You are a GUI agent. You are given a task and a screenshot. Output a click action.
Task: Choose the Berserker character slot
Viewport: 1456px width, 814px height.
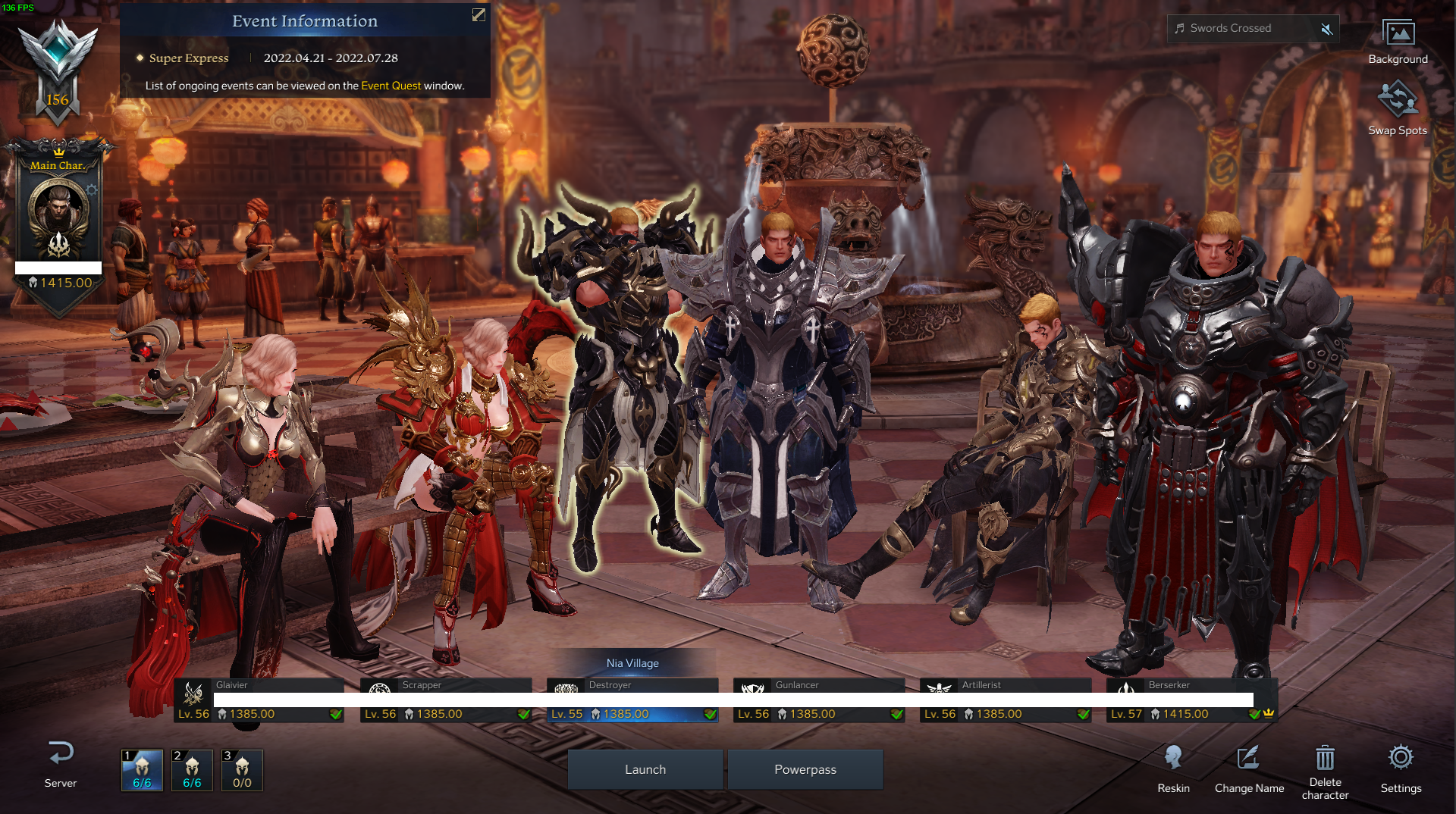pyautogui.click(x=1192, y=700)
